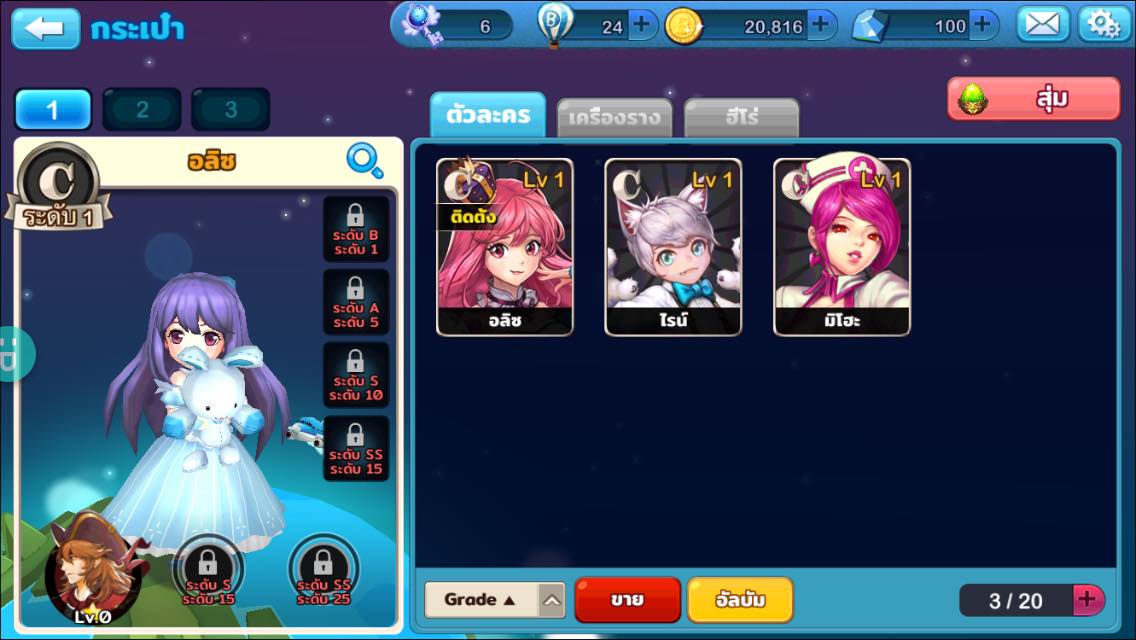Open the yellow อัลบั้ม album button
Screen dimensions: 1136x640
740,600
